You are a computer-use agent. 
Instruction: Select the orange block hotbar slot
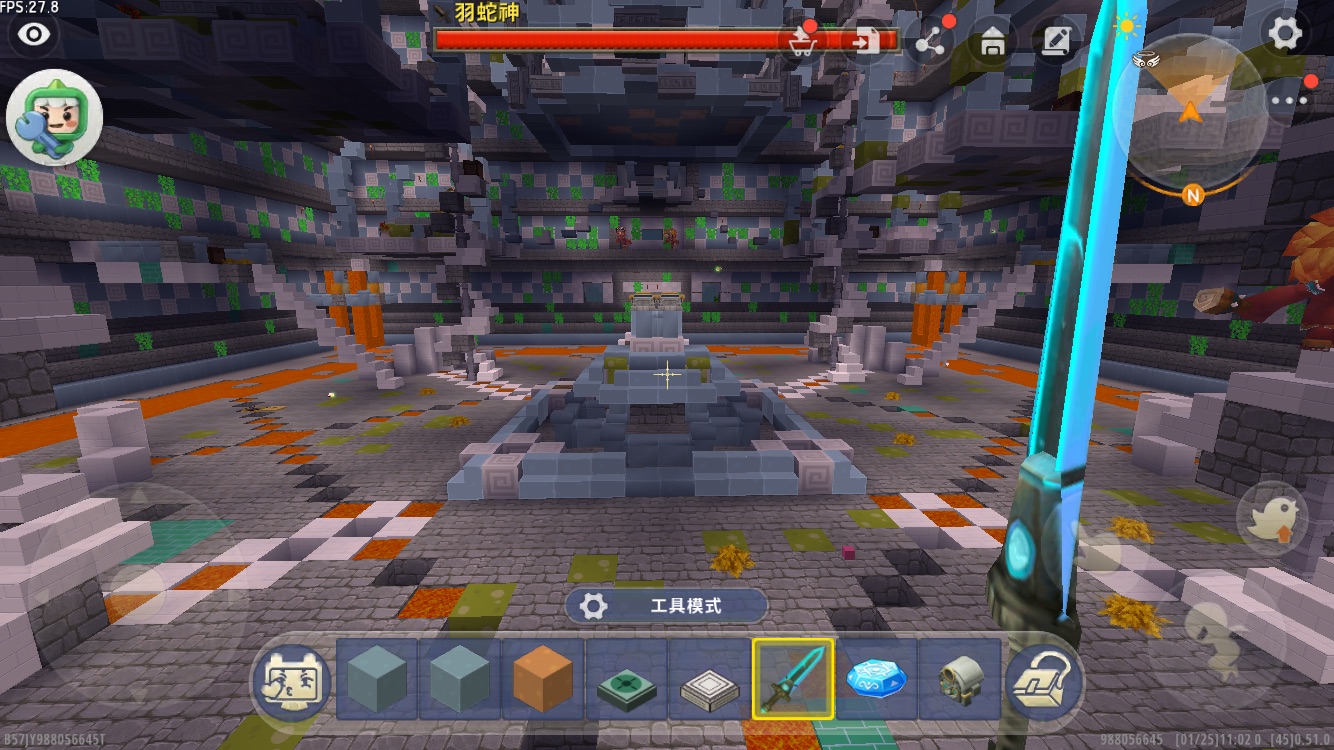coord(543,680)
